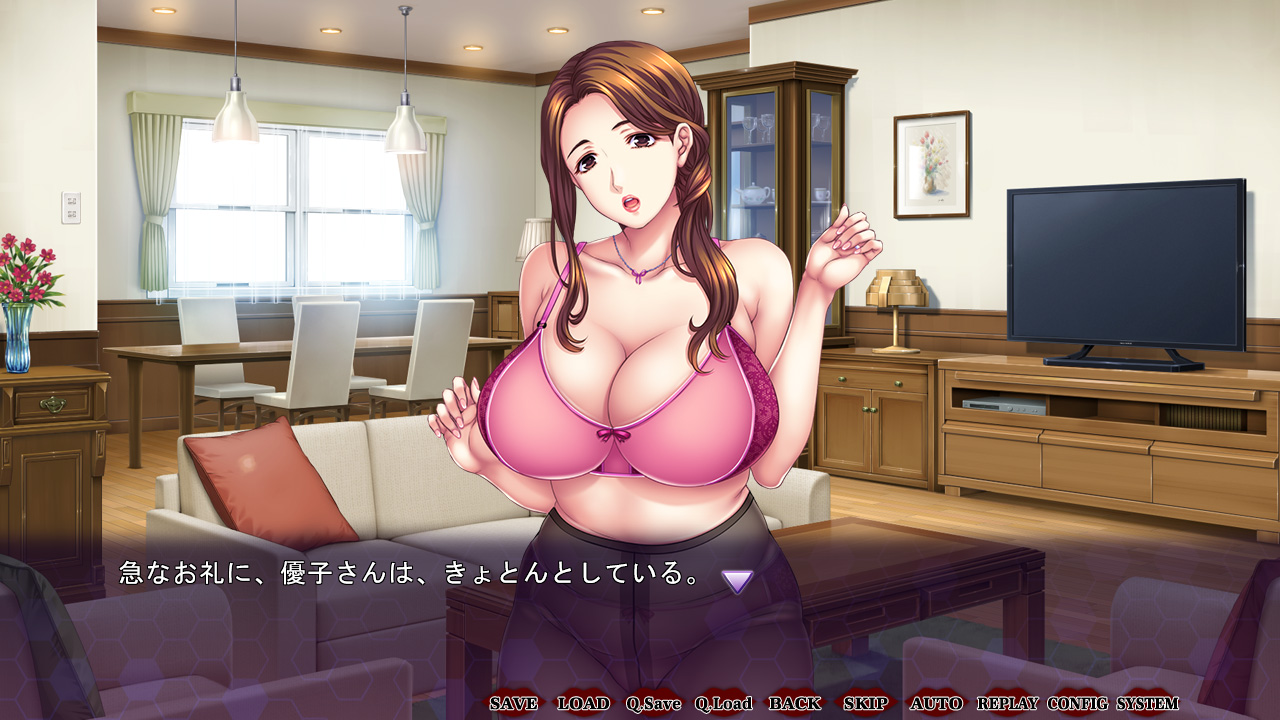Open the LOAD menu

(x=583, y=703)
